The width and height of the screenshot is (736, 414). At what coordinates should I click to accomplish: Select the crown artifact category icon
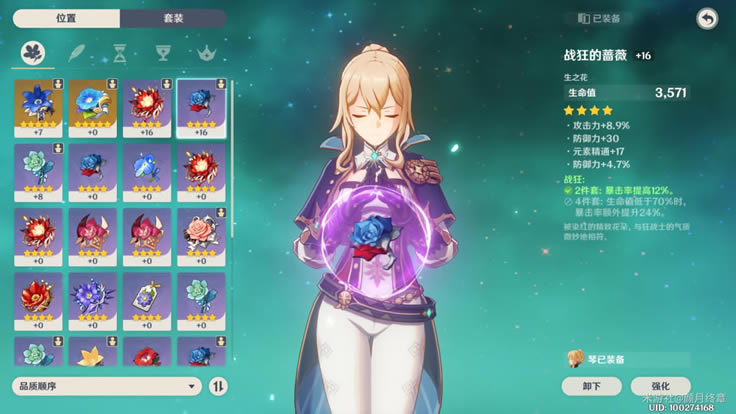click(208, 52)
